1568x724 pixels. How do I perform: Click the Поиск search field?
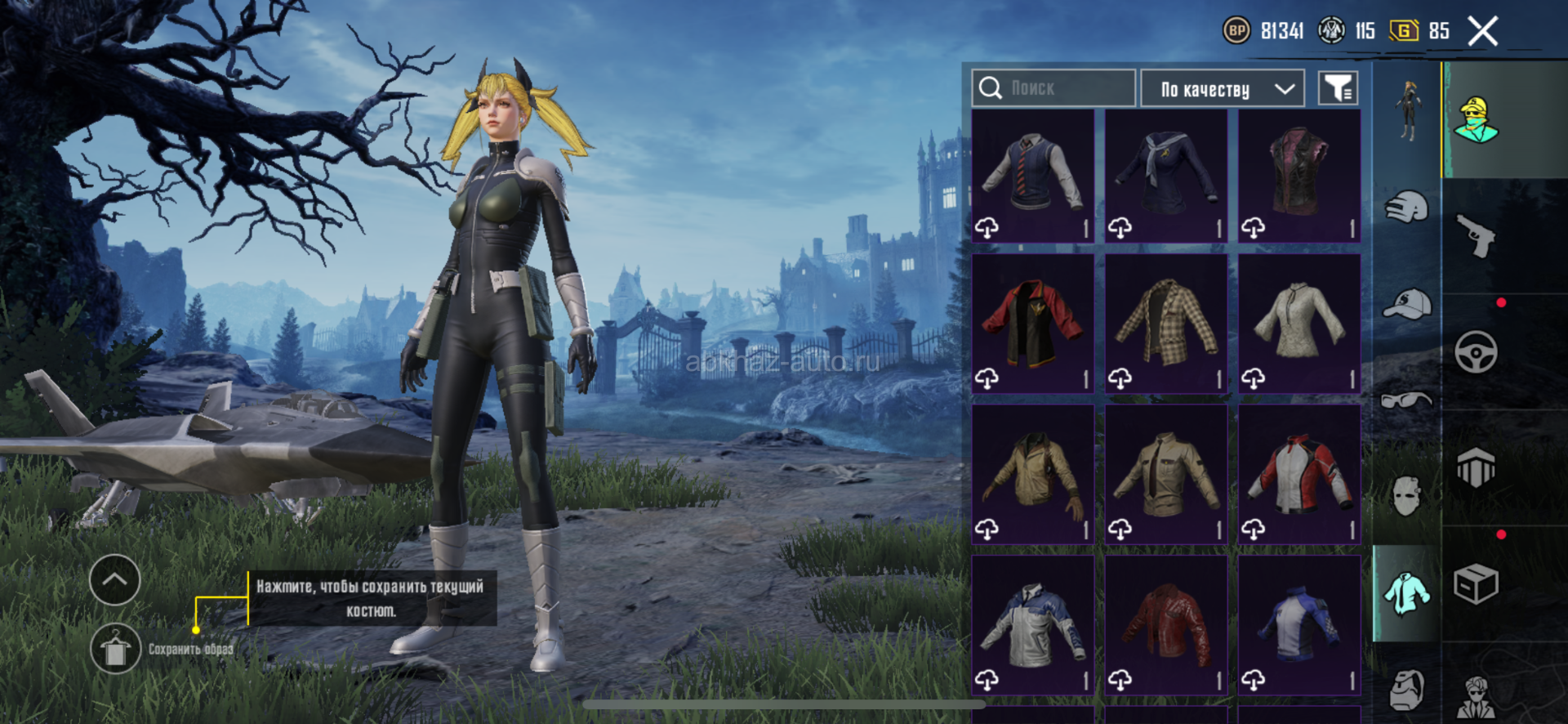point(1053,88)
